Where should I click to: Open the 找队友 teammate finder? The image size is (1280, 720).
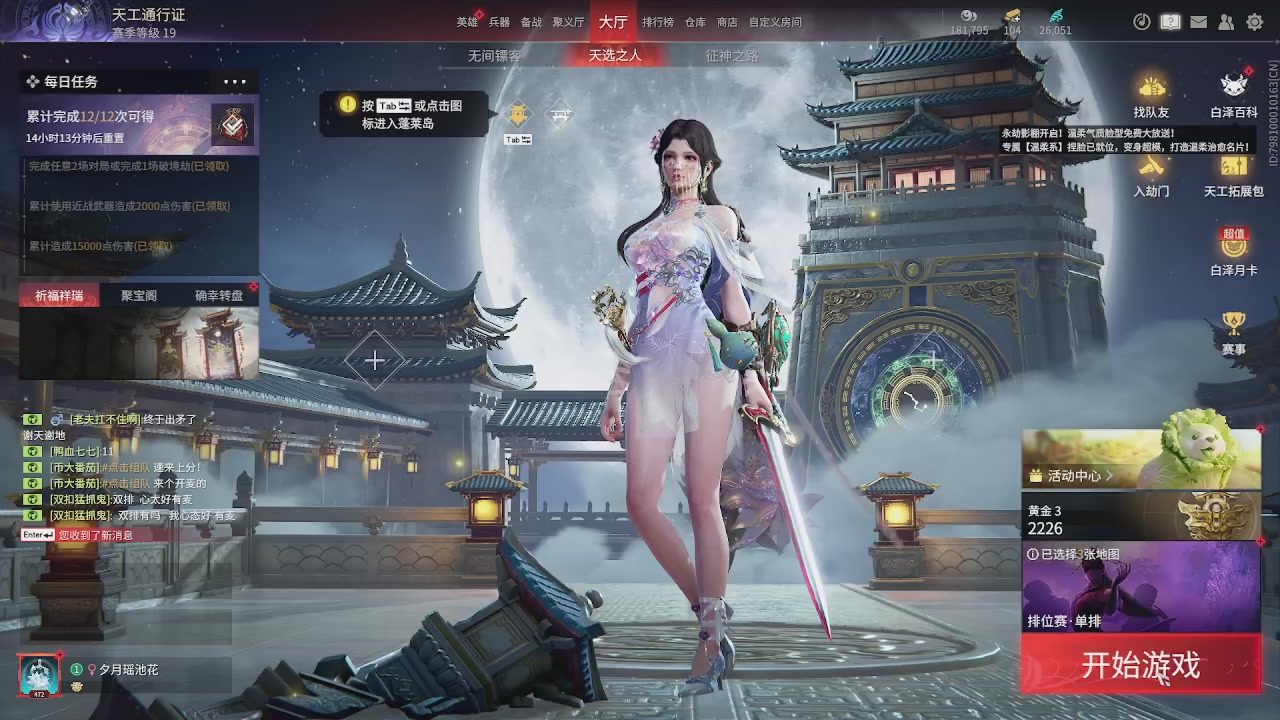(x=1151, y=90)
